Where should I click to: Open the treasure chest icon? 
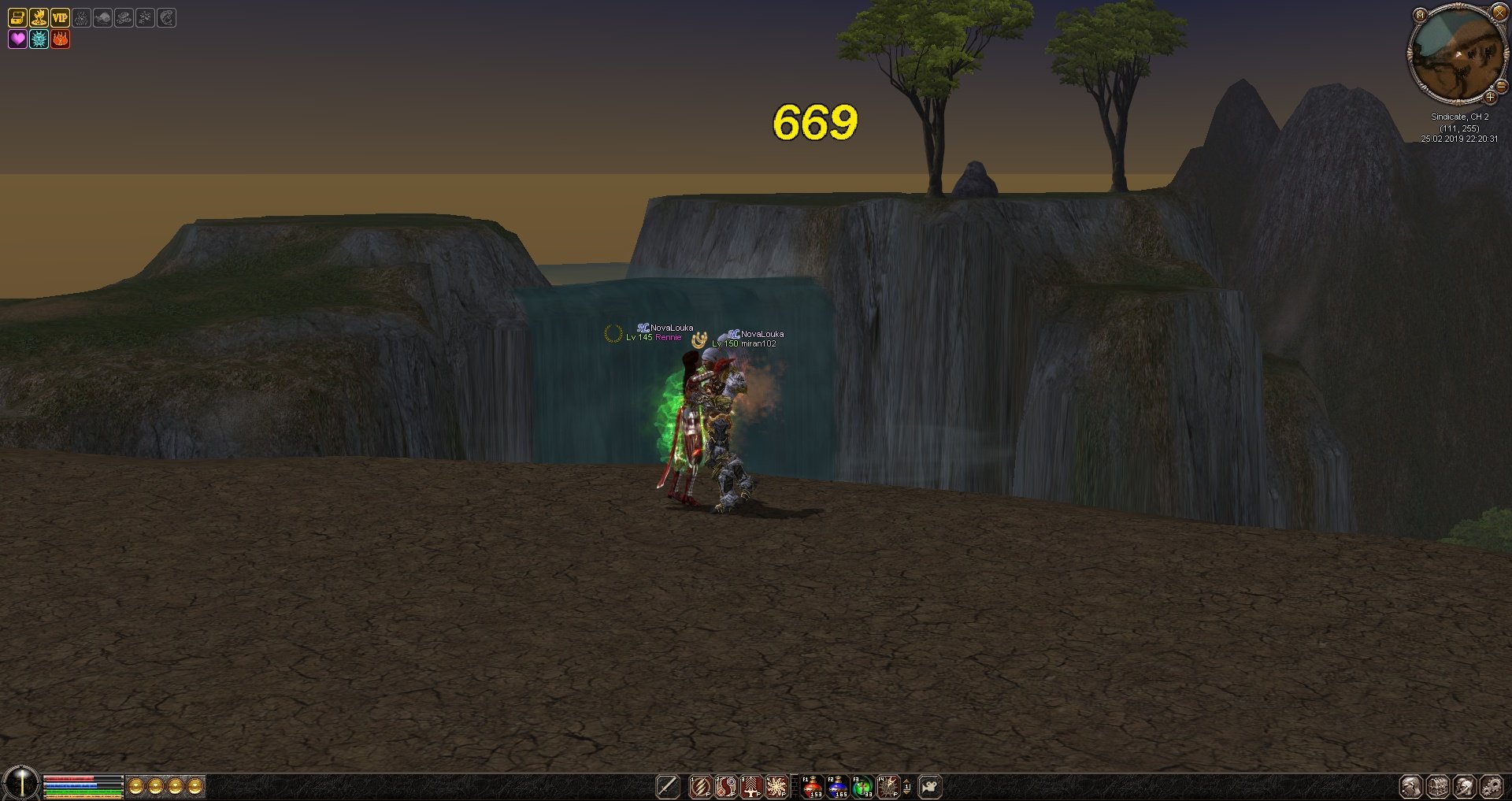coord(17,17)
